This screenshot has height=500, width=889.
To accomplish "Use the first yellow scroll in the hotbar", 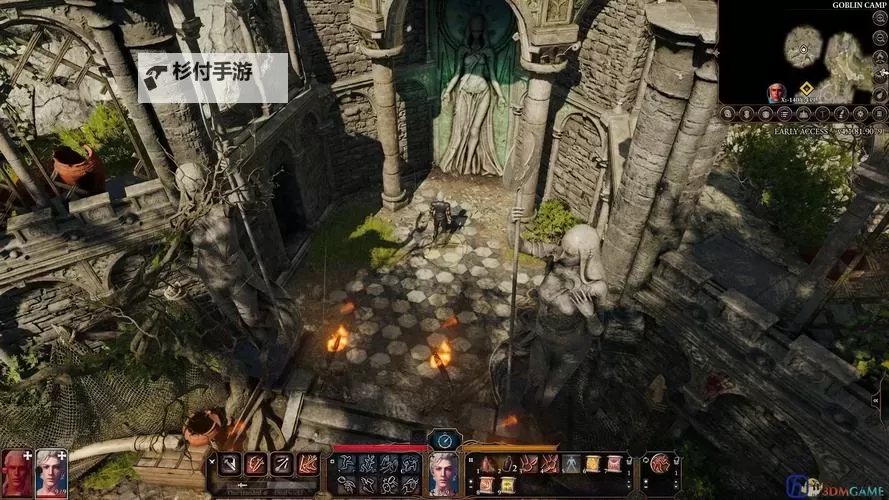I will pos(593,464).
